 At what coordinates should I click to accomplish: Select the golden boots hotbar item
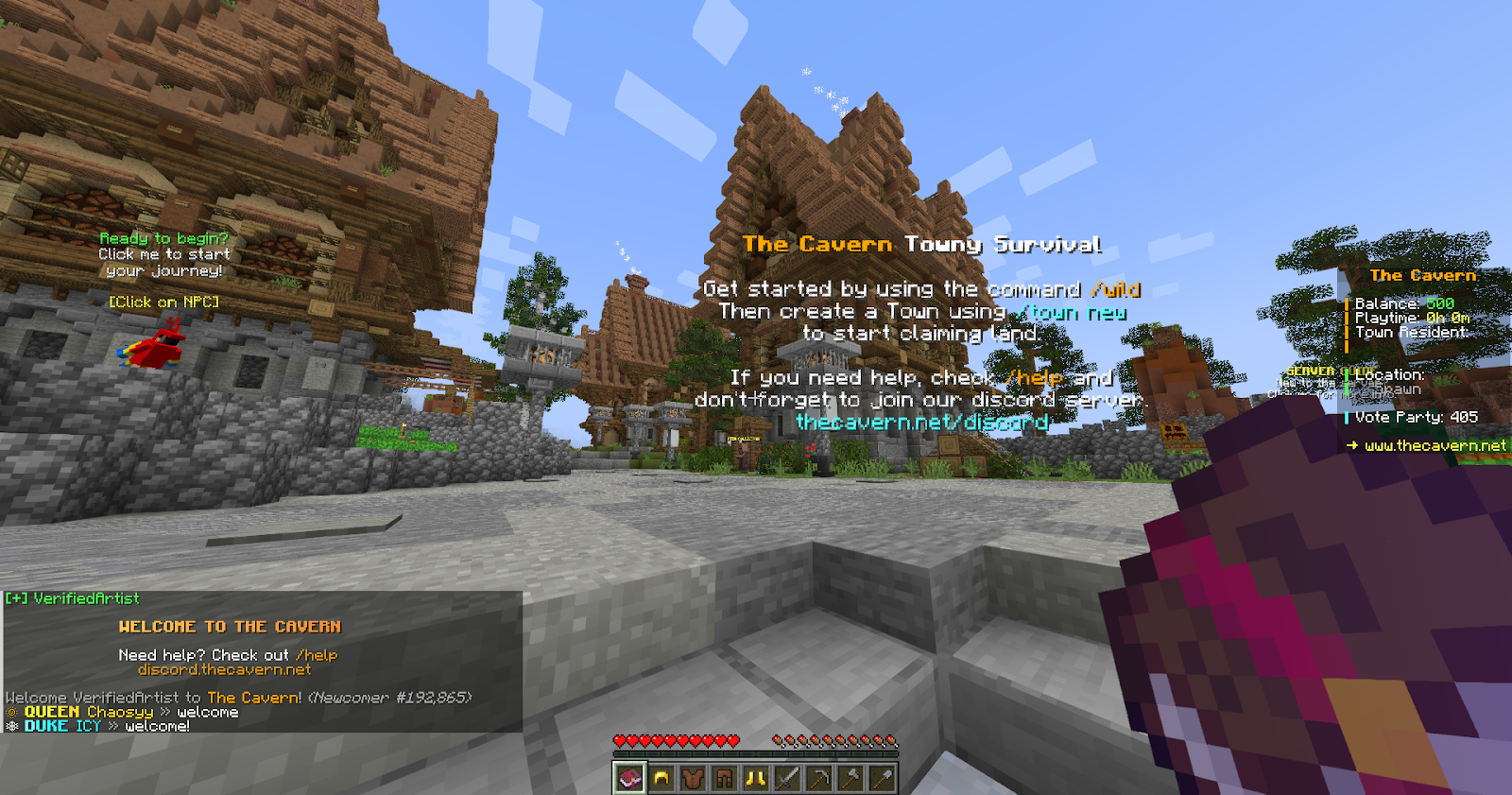(x=754, y=778)
